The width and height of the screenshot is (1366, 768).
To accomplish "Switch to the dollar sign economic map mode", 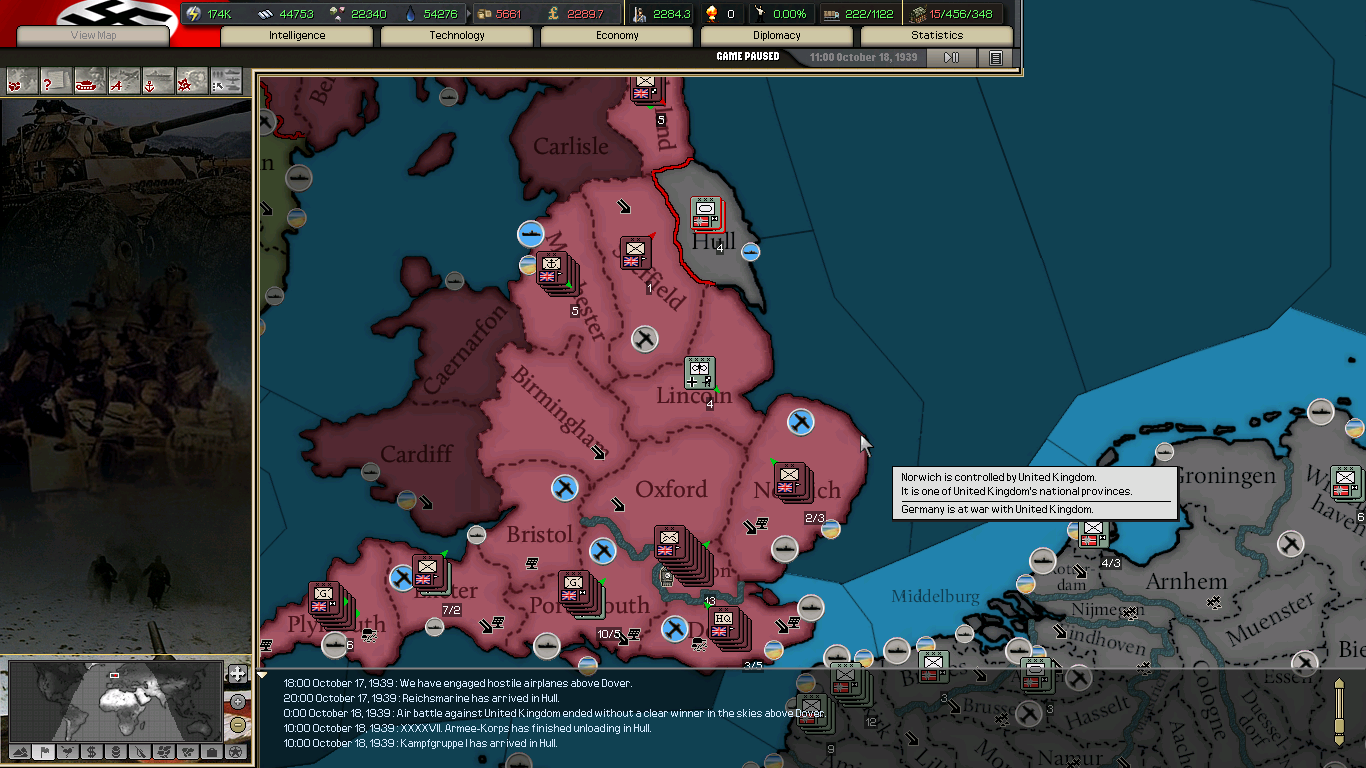I will tap(92, 751).
